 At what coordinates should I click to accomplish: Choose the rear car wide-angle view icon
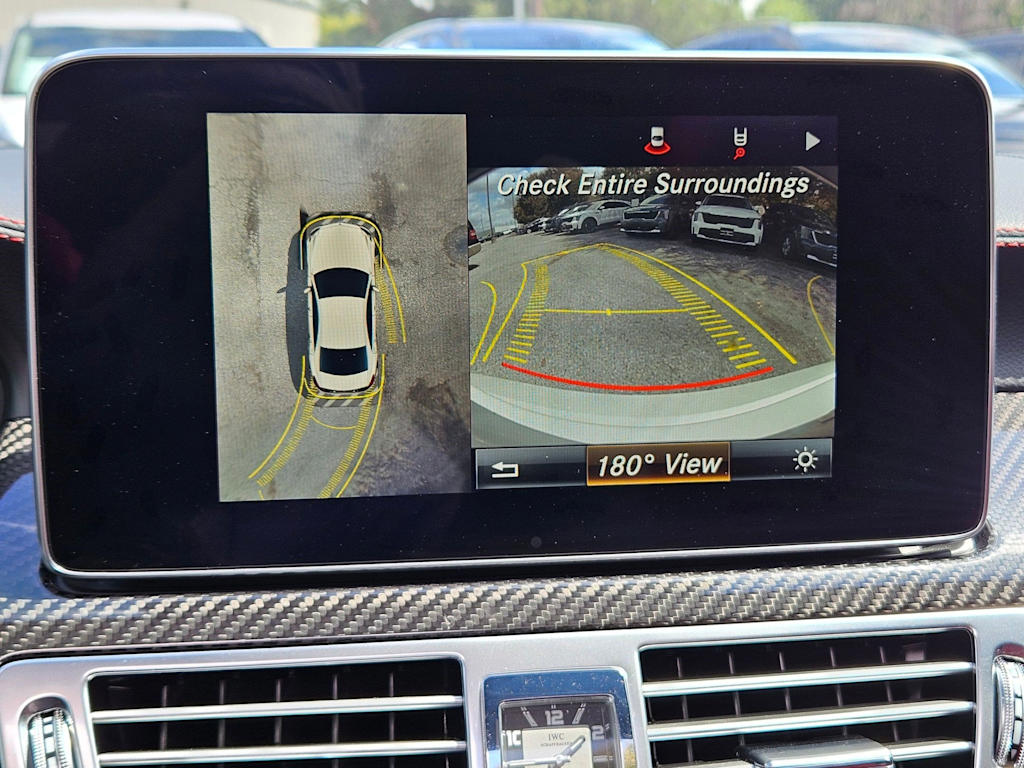point(657,142)
